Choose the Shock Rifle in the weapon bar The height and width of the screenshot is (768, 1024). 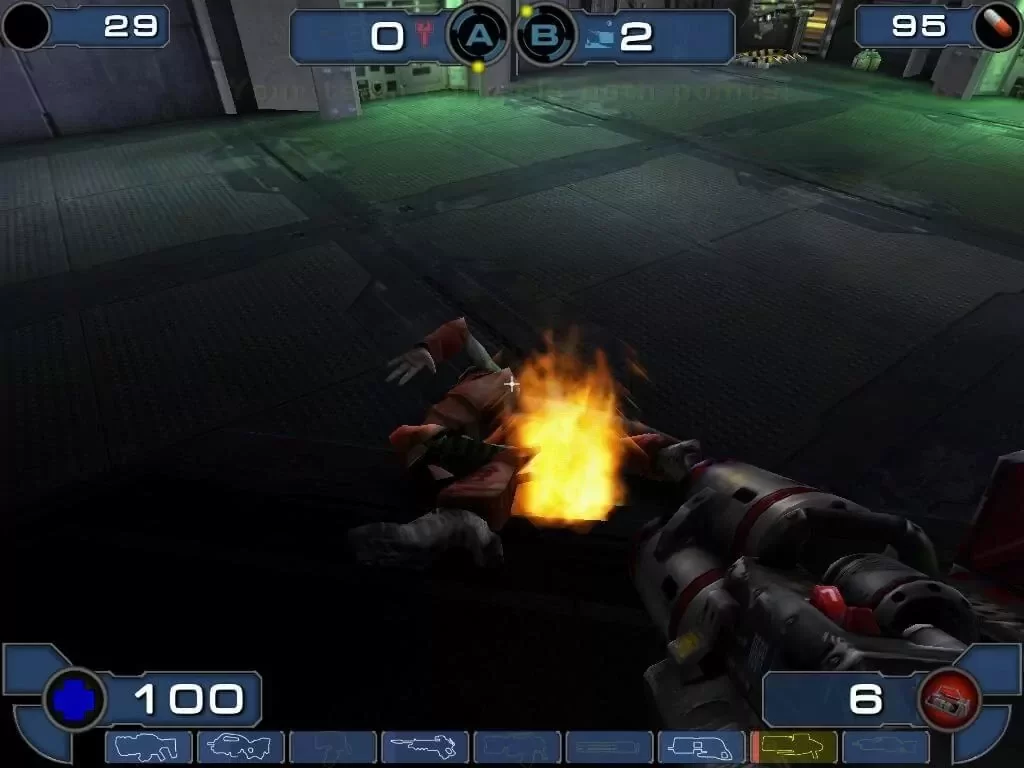424,747
